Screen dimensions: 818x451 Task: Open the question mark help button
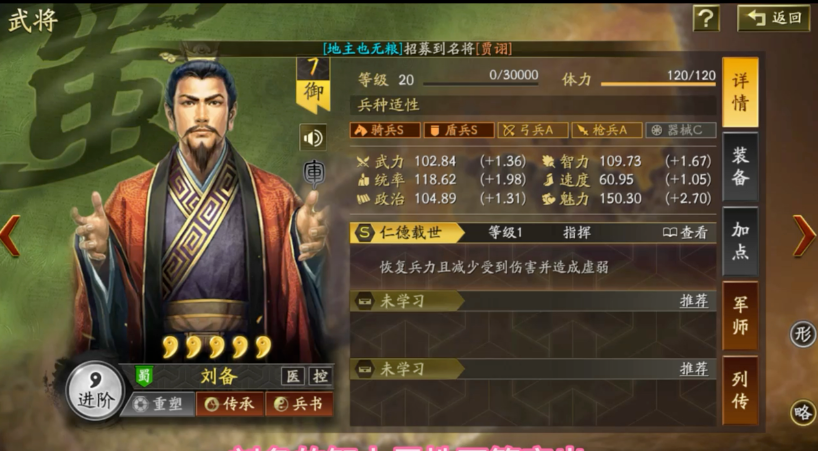point(706,18)
